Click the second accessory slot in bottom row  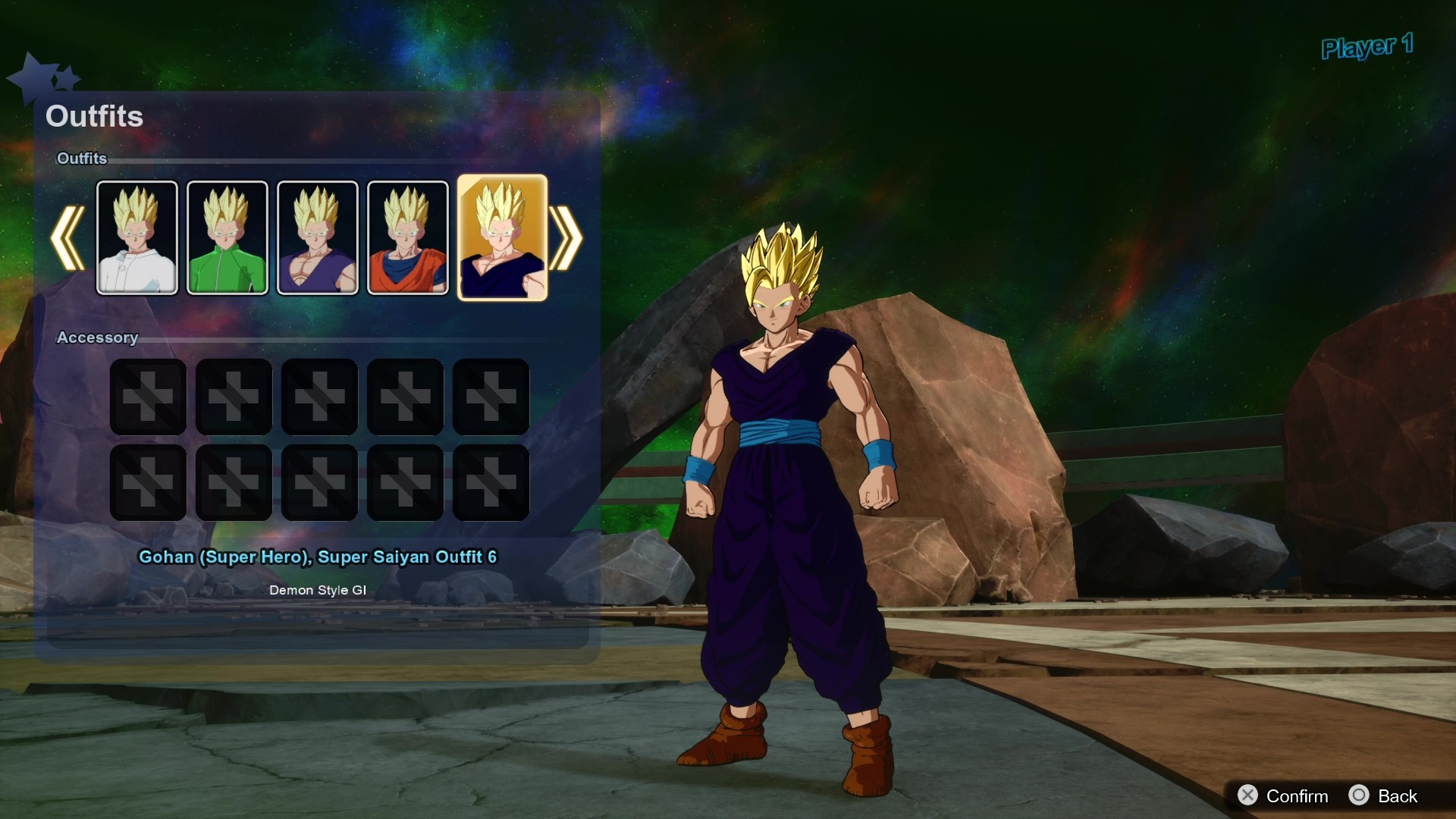click(234, 482)
